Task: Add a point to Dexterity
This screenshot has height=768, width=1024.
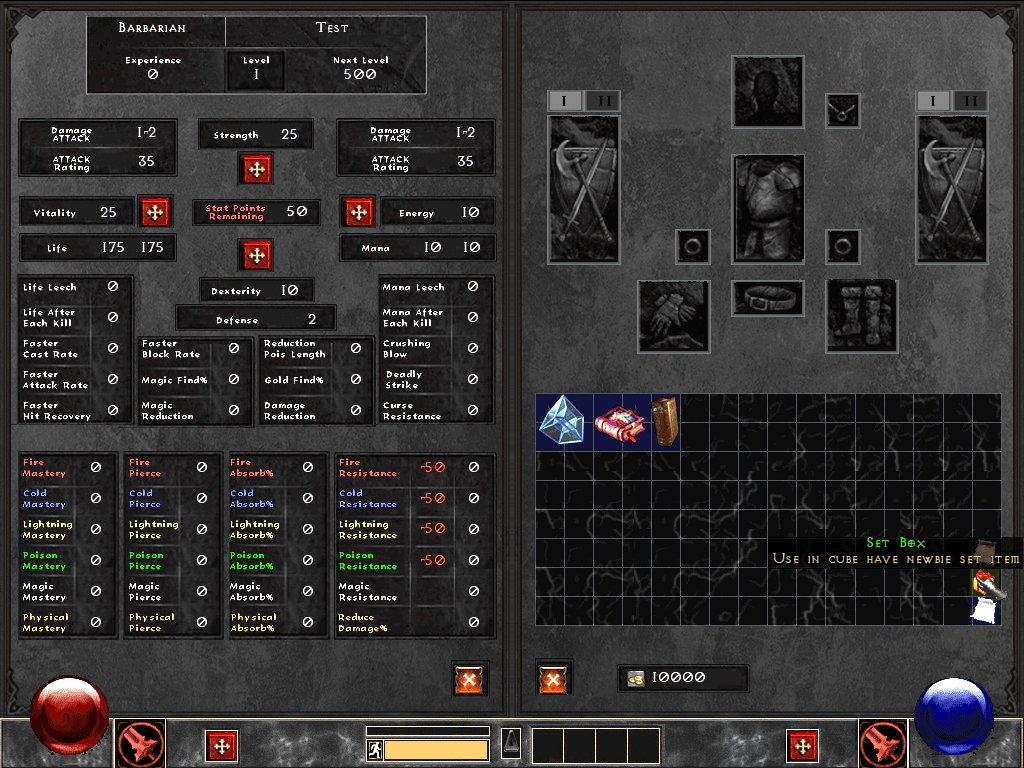Action: [256, 255]
